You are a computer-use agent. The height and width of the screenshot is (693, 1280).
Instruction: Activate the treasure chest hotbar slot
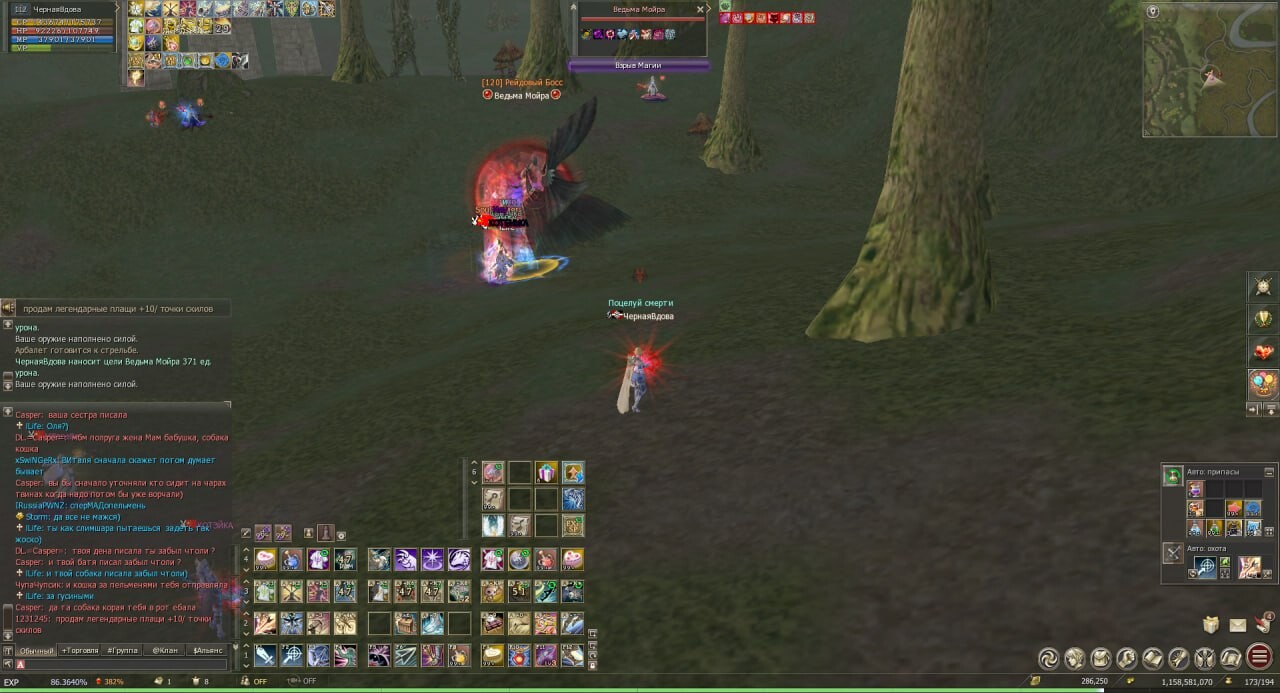coord(406,623)
